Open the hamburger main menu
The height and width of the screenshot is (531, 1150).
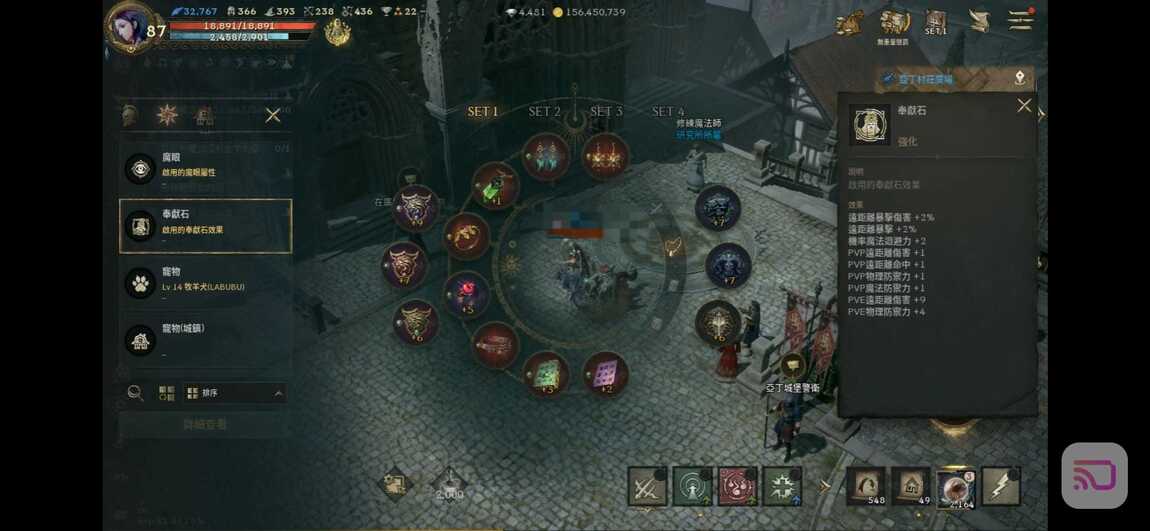pos(1019,21)
